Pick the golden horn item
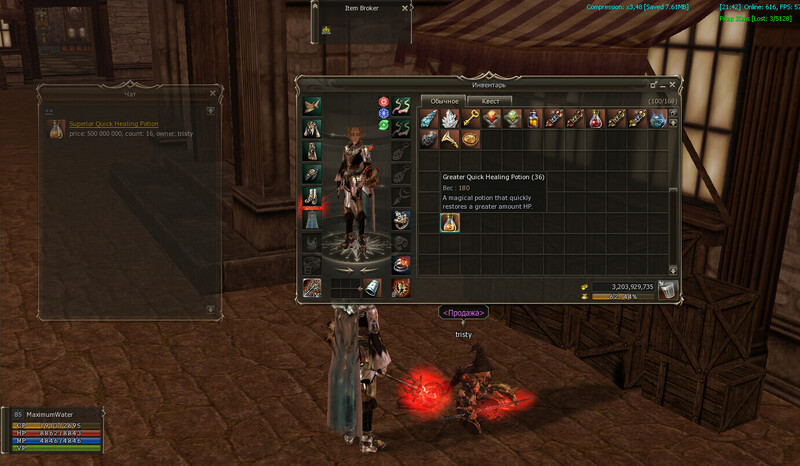Screen dimensions: 800x466 pyautogui.click(x=450, y=139)
